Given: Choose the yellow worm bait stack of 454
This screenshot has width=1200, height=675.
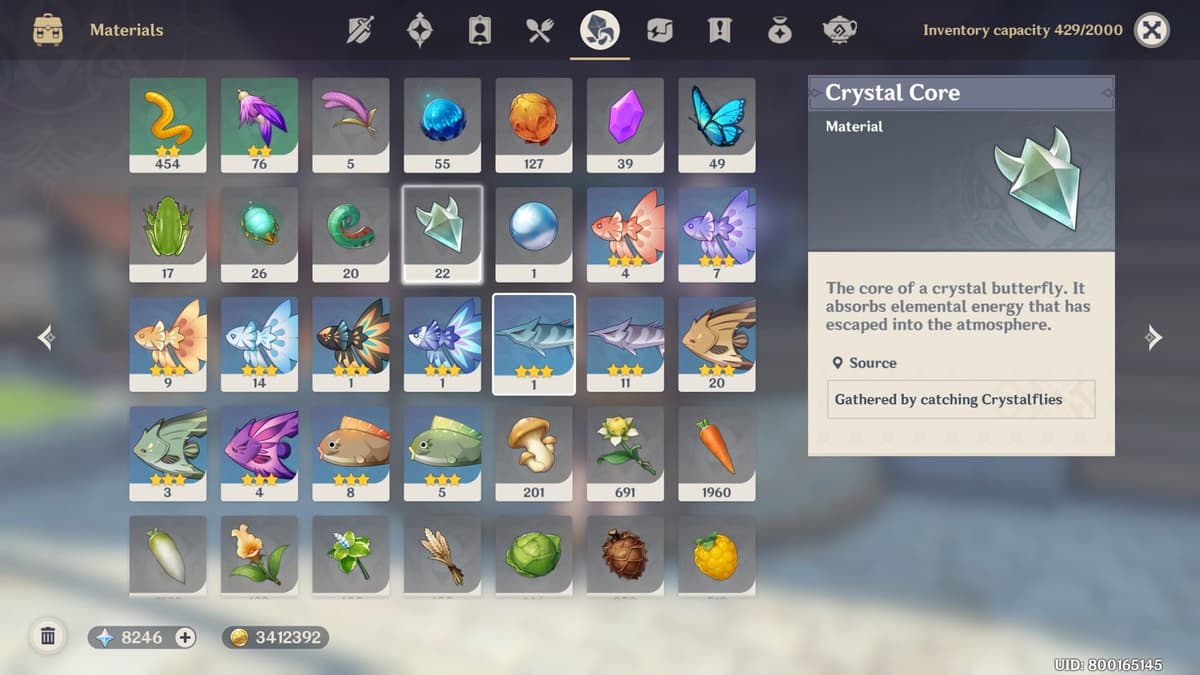Looking at the screenshot, I should [168, 125].
